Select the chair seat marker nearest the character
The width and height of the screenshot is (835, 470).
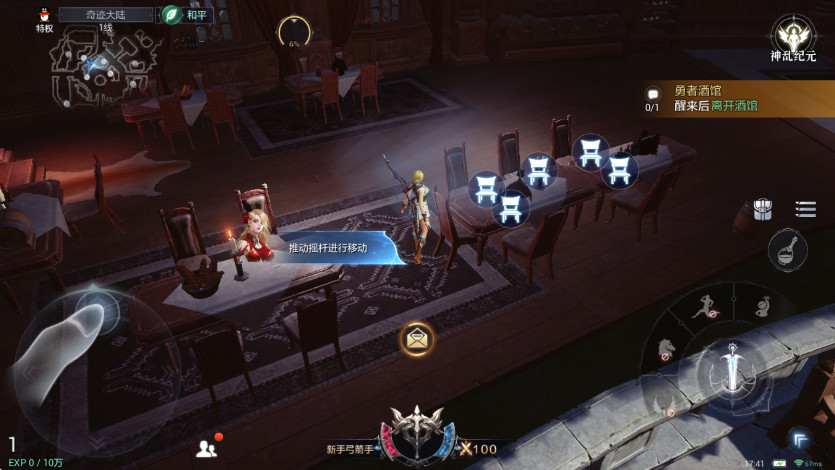(486, 189)
